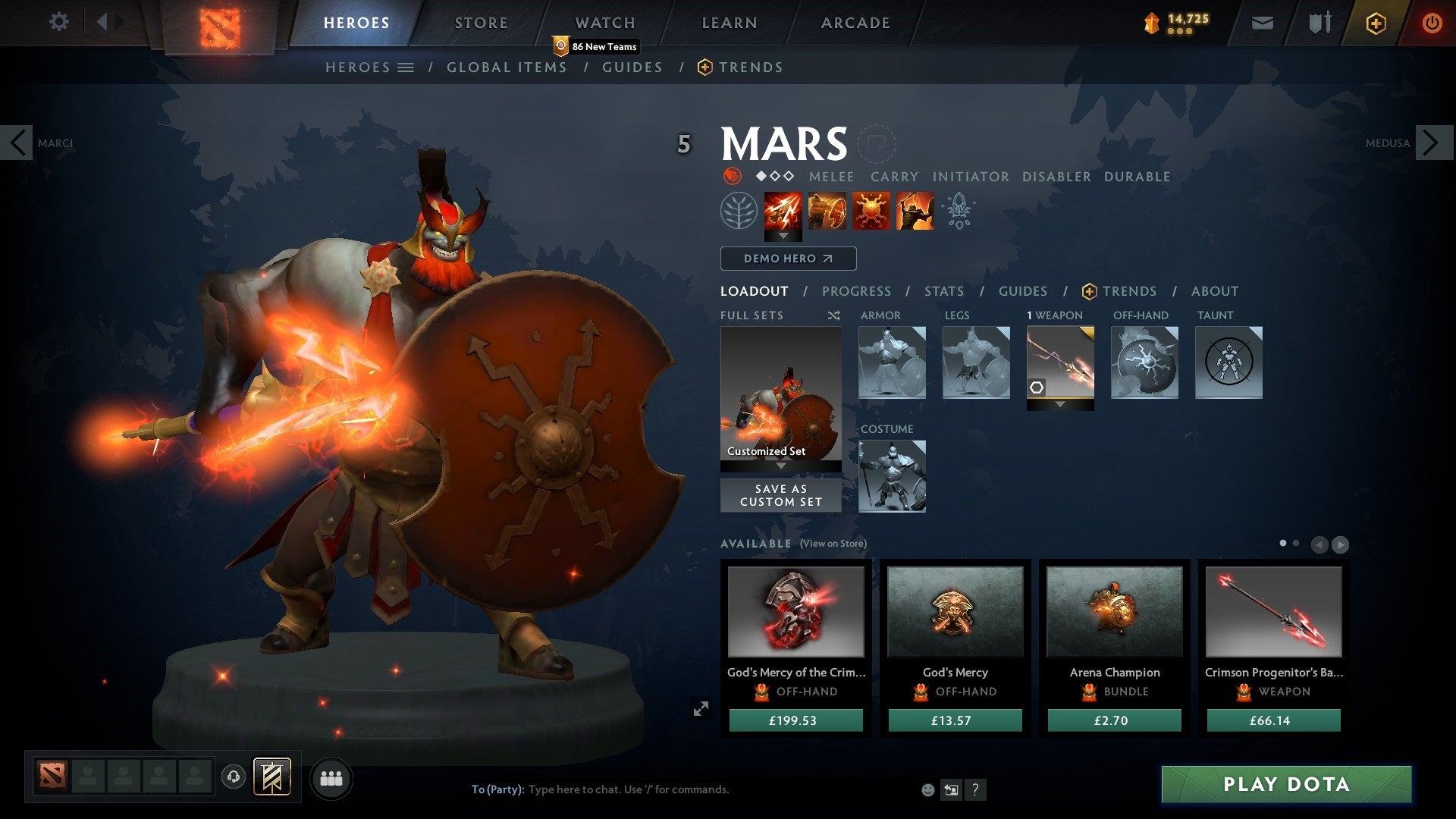
Task: Select the Off-Hand shield item slot
Action: click(x=1144, y=363)
